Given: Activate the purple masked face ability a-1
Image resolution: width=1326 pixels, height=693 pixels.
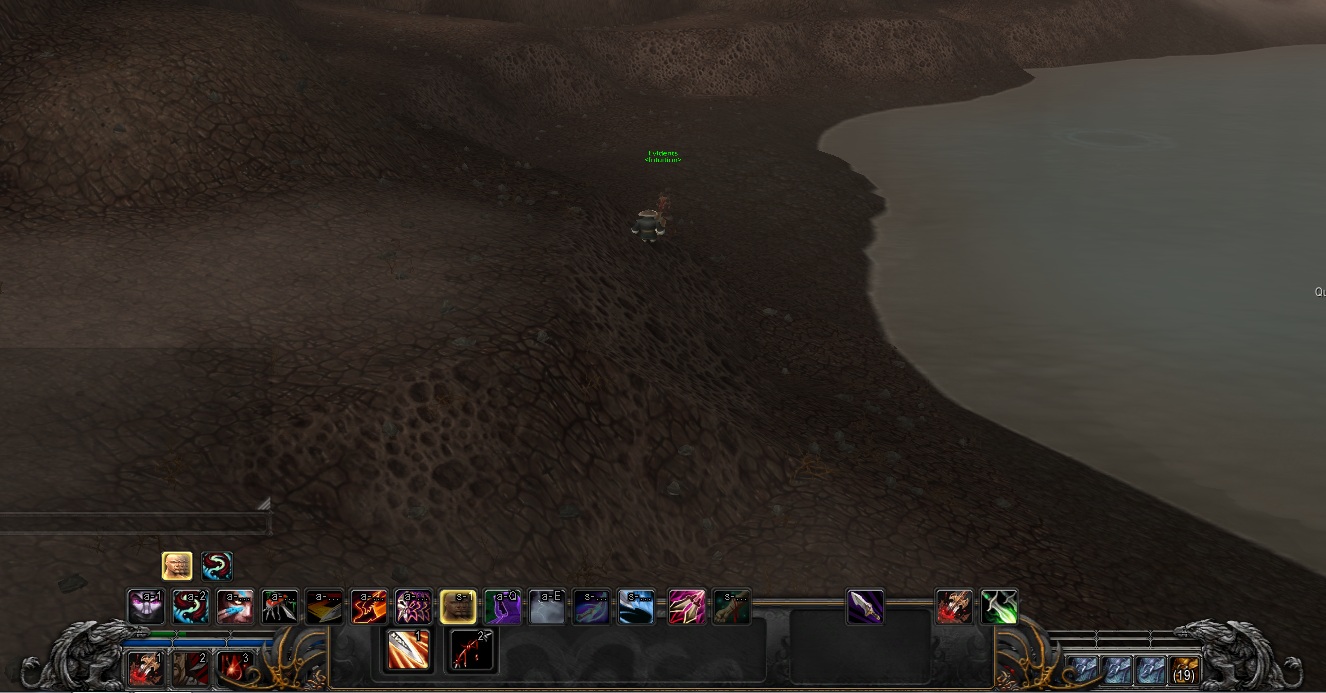Looking at the screenshot, I should point(146,607).
